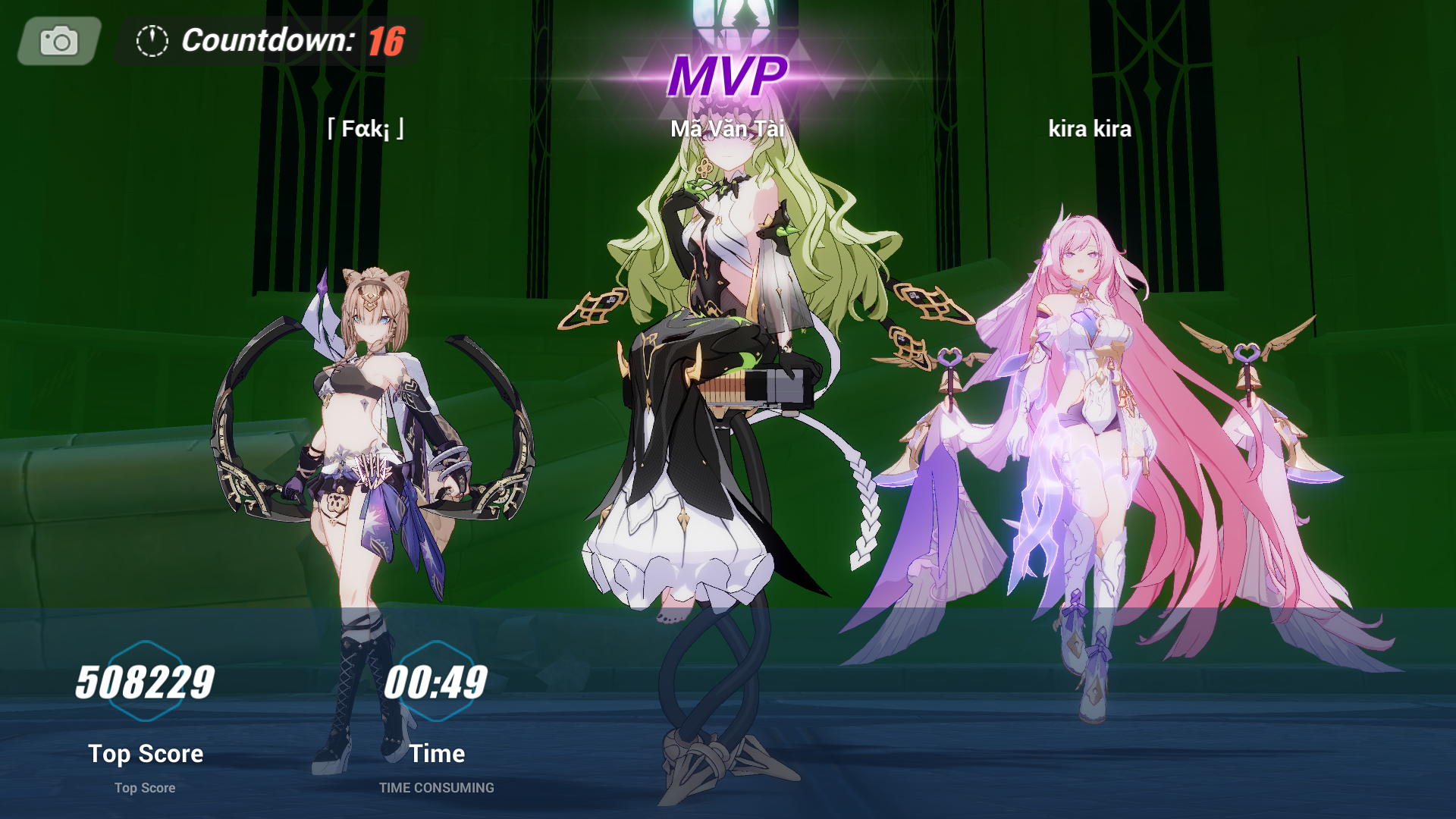Select player name kira kira
1456x819 pixels.
pyautogui.click(x=1089, y=129)
